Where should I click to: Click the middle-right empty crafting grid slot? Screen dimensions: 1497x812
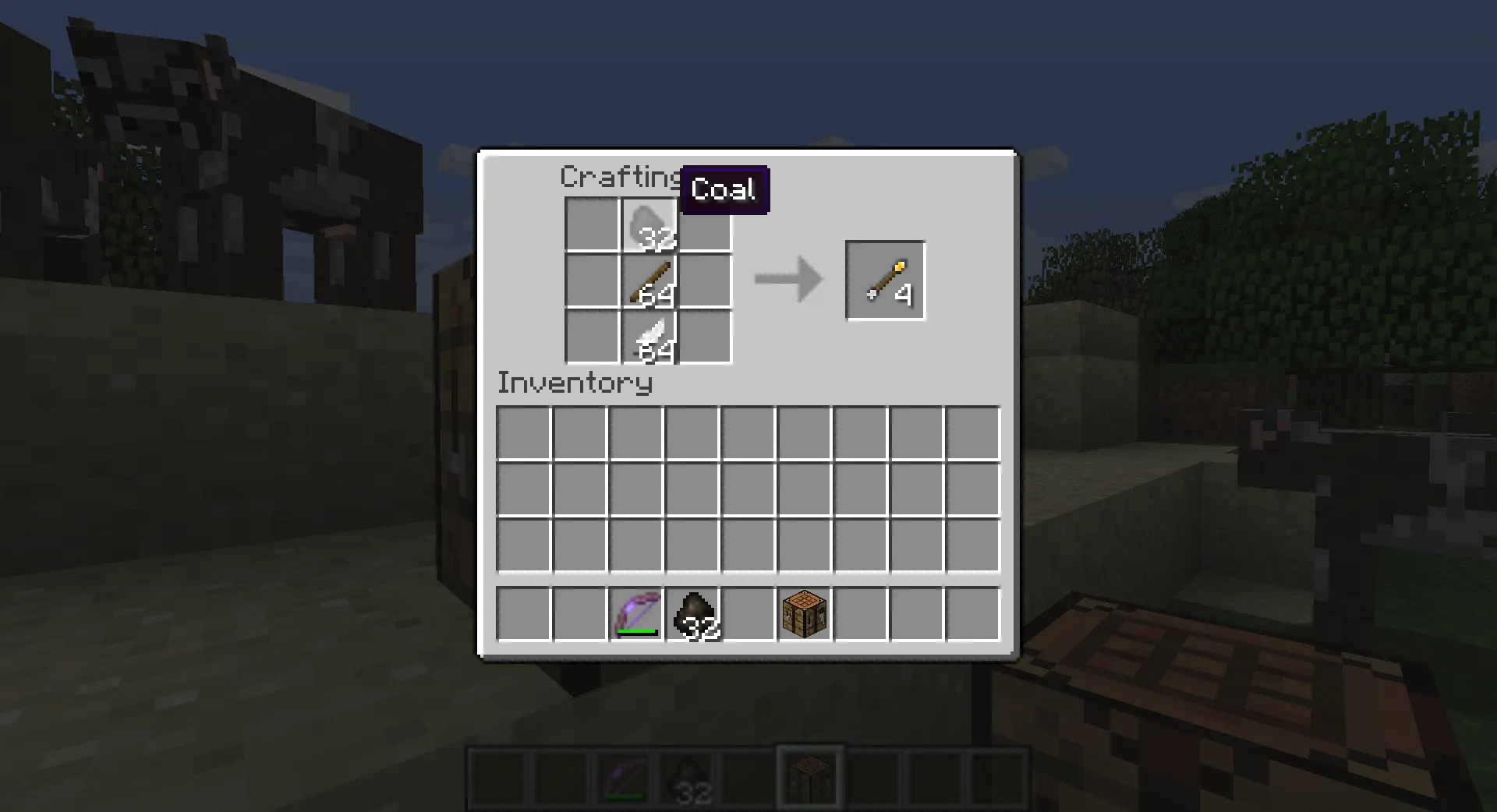click(x=704, y=281)
